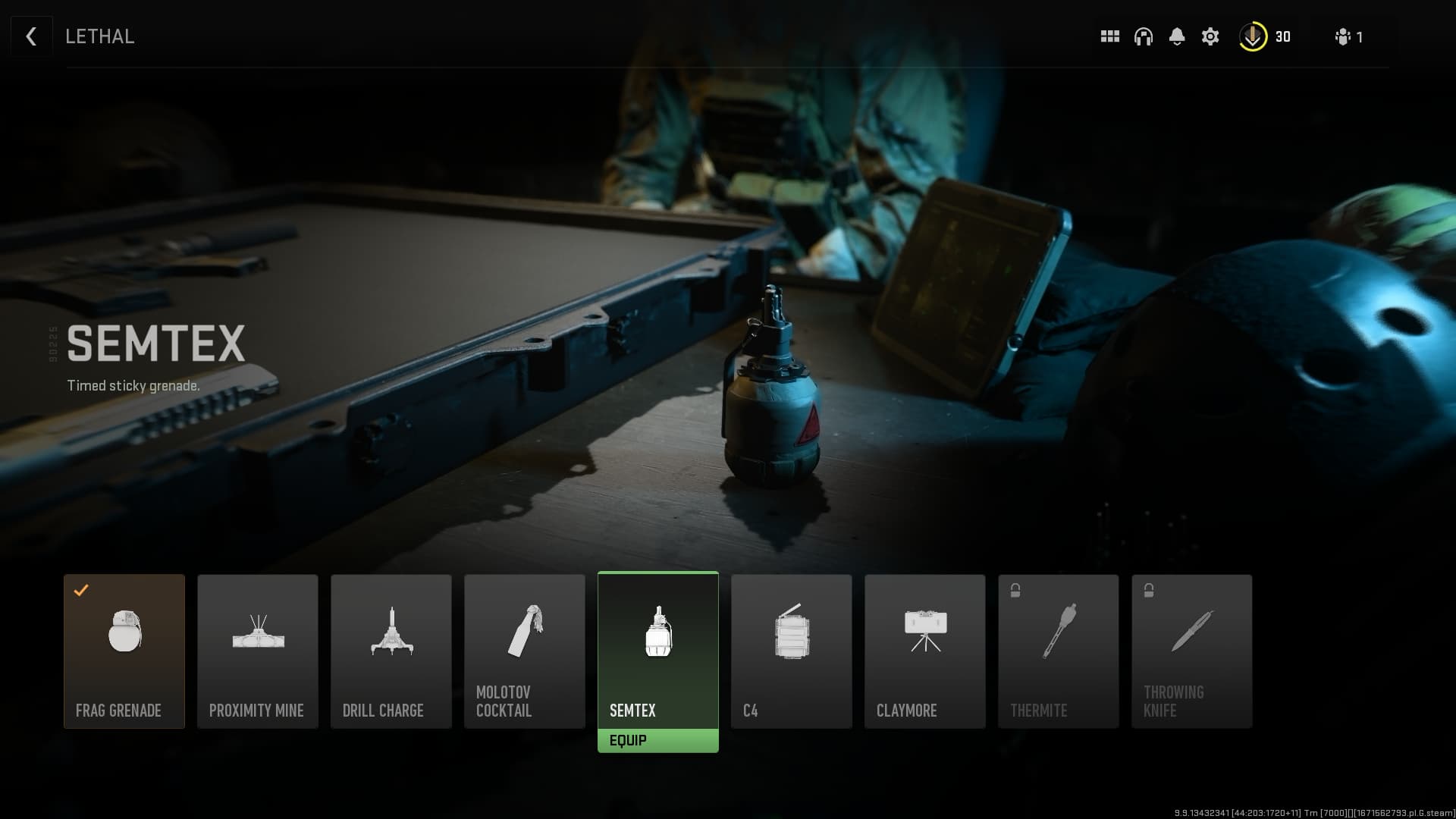Select the headset audio icon
The image size is (1456, 819).
coord(1143,36)
